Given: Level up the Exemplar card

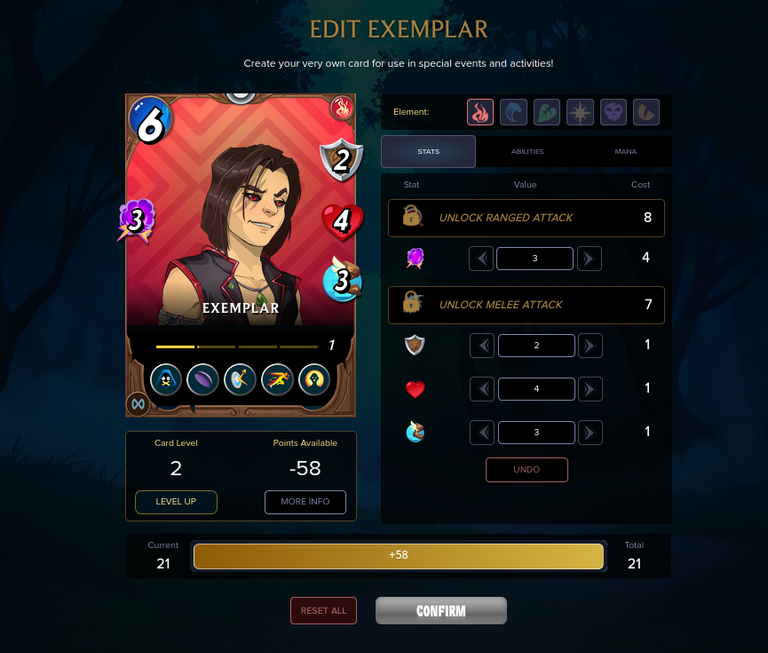Looking at the screenshot, I should [x=176, y=502].
